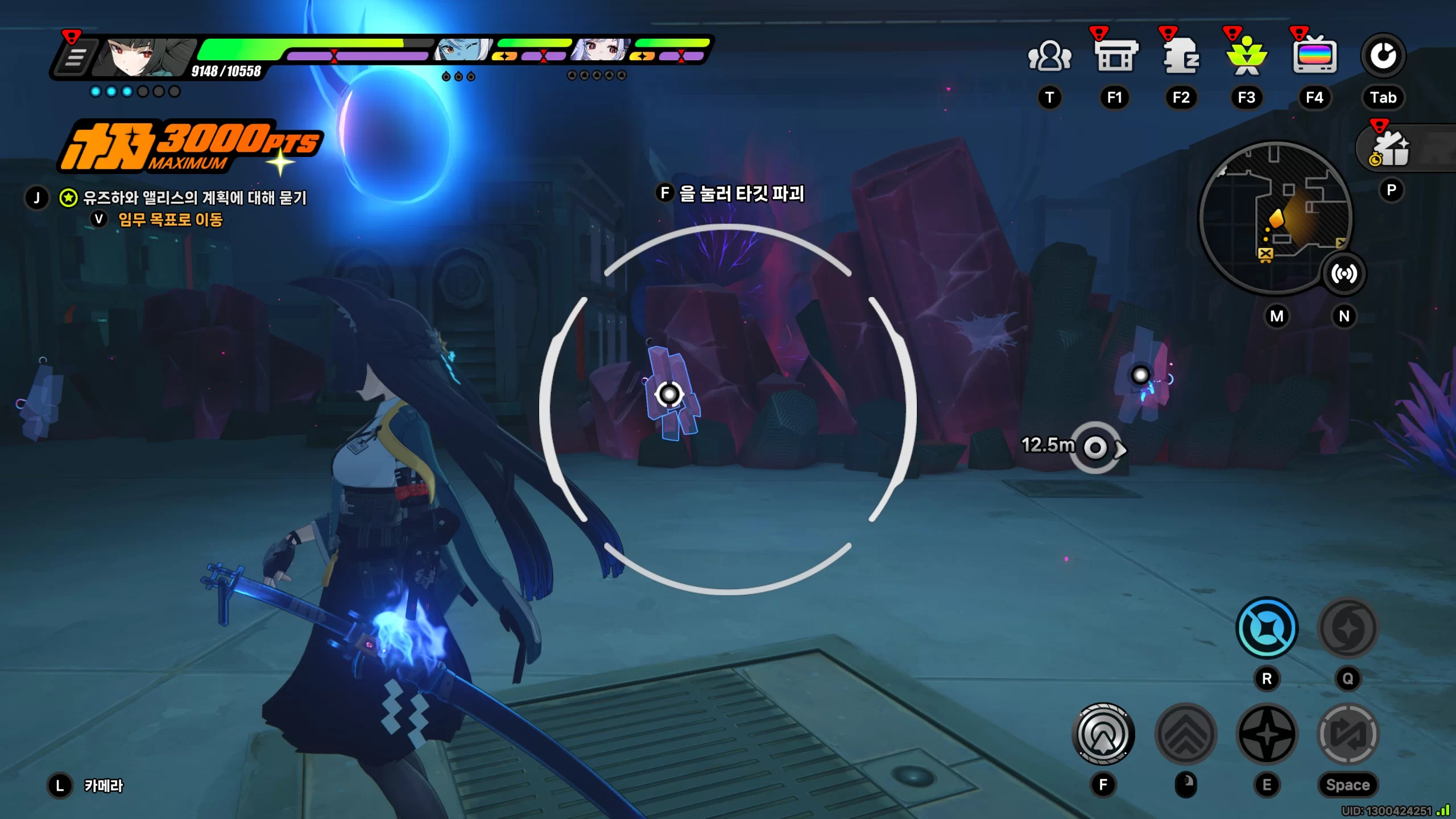Open the green star figure event icon
This screenshot has height=819, width=1456.
1247,56
